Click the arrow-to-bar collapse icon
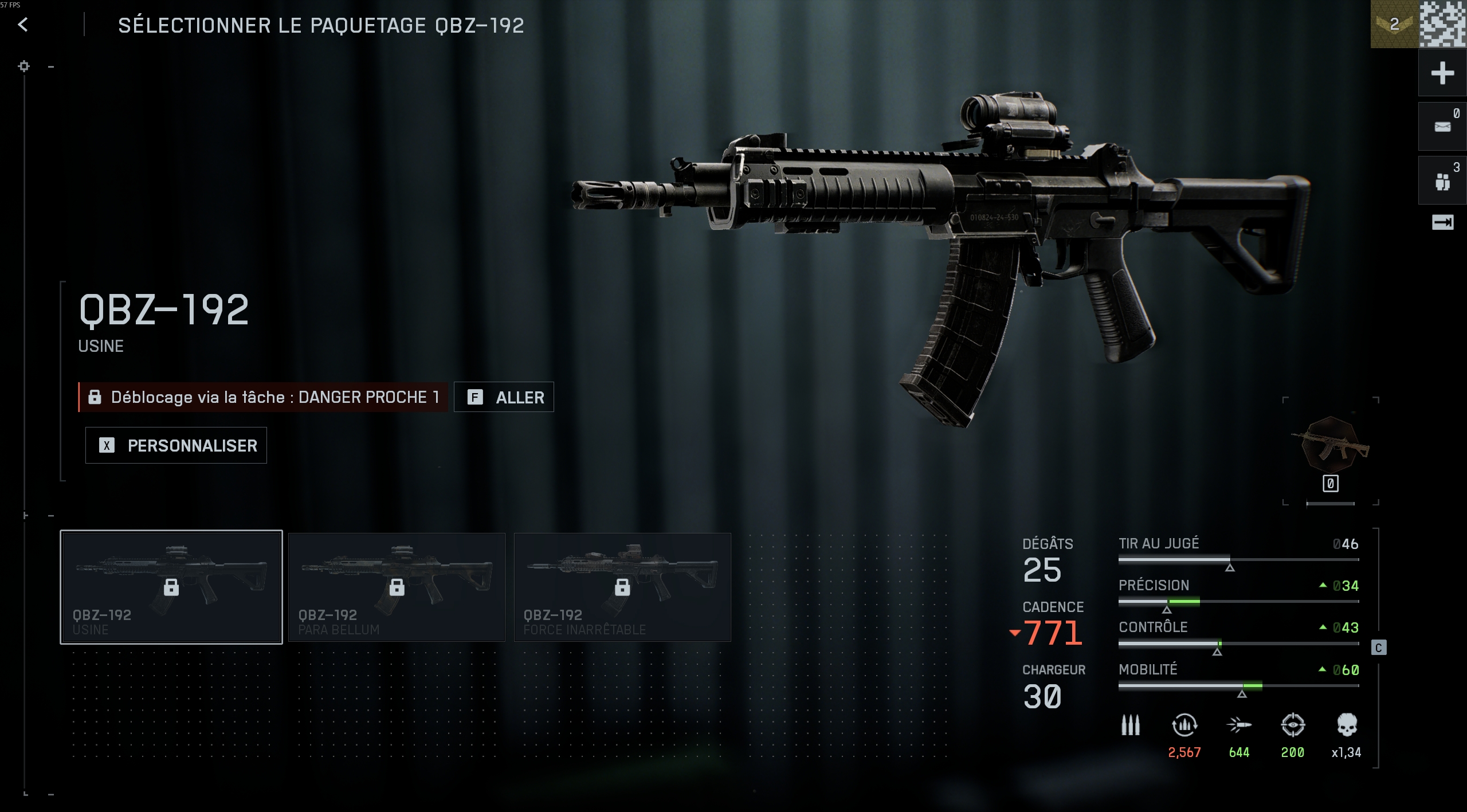 tap(1442, 222)
